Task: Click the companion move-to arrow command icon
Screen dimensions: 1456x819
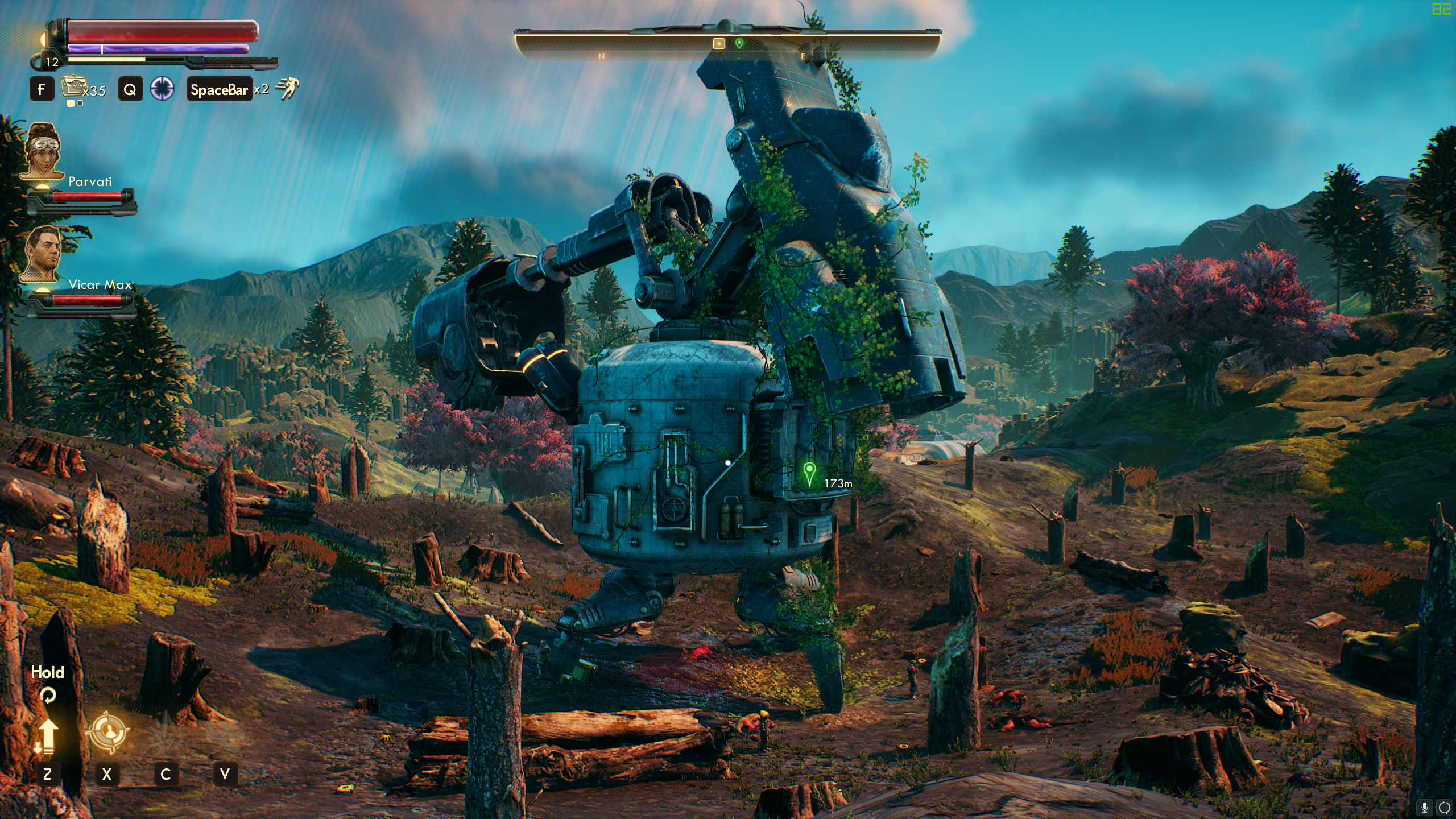Action: pyautogui.click(x=48, y=734)
